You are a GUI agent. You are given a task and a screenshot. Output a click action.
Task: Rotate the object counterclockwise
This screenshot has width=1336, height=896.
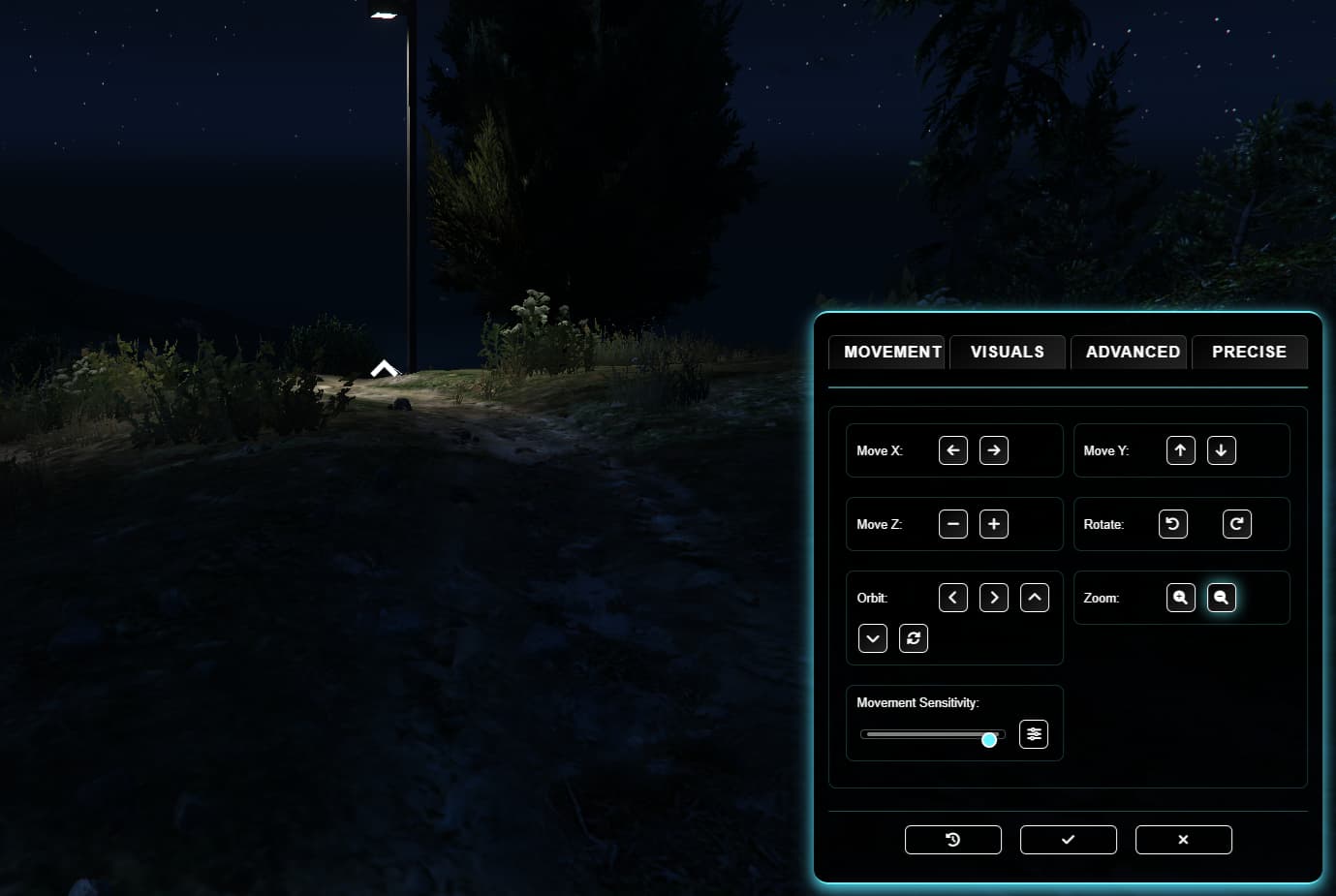(x=1172, y=523)
